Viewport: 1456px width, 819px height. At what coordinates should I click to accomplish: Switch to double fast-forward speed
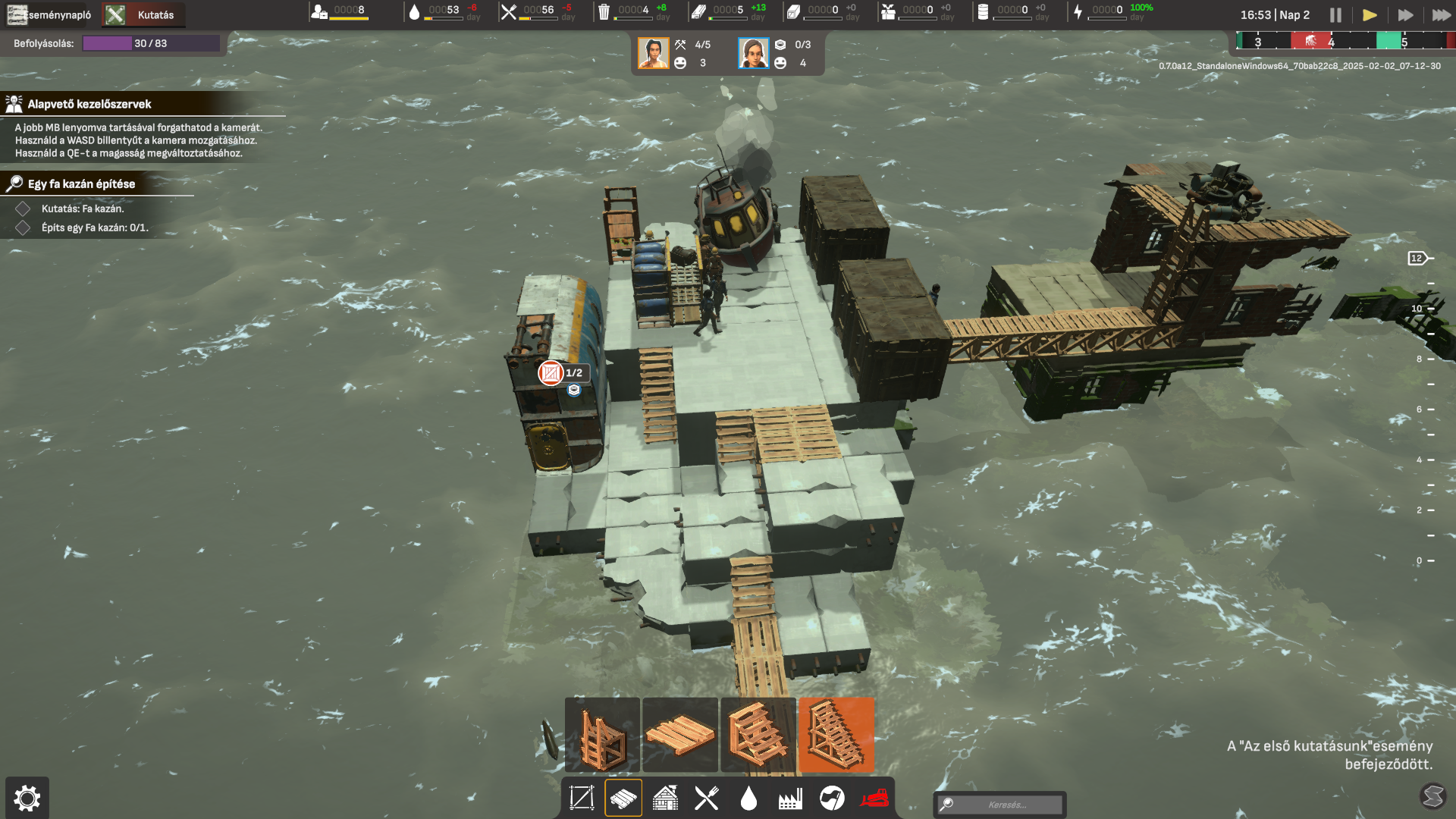click(1405, 15)
